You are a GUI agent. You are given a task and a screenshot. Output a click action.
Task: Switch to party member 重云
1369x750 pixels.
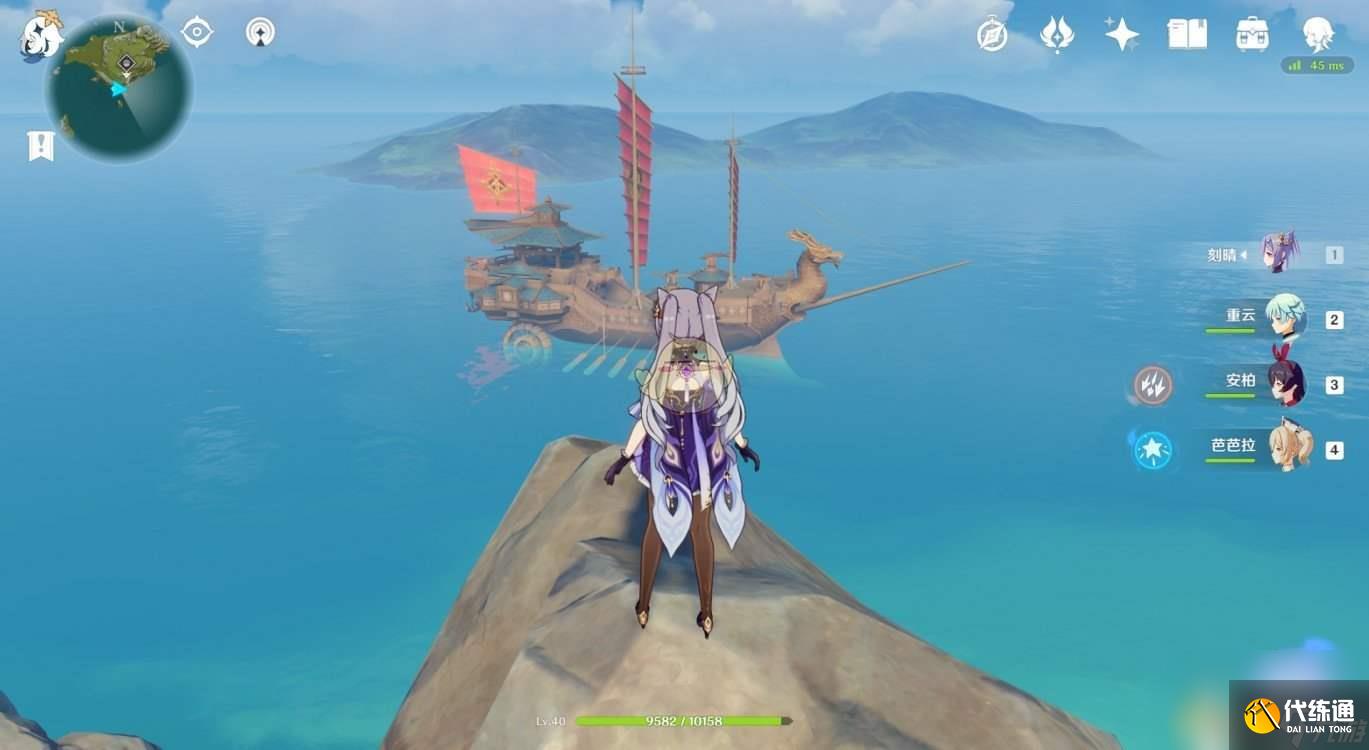pos(1283,318)
